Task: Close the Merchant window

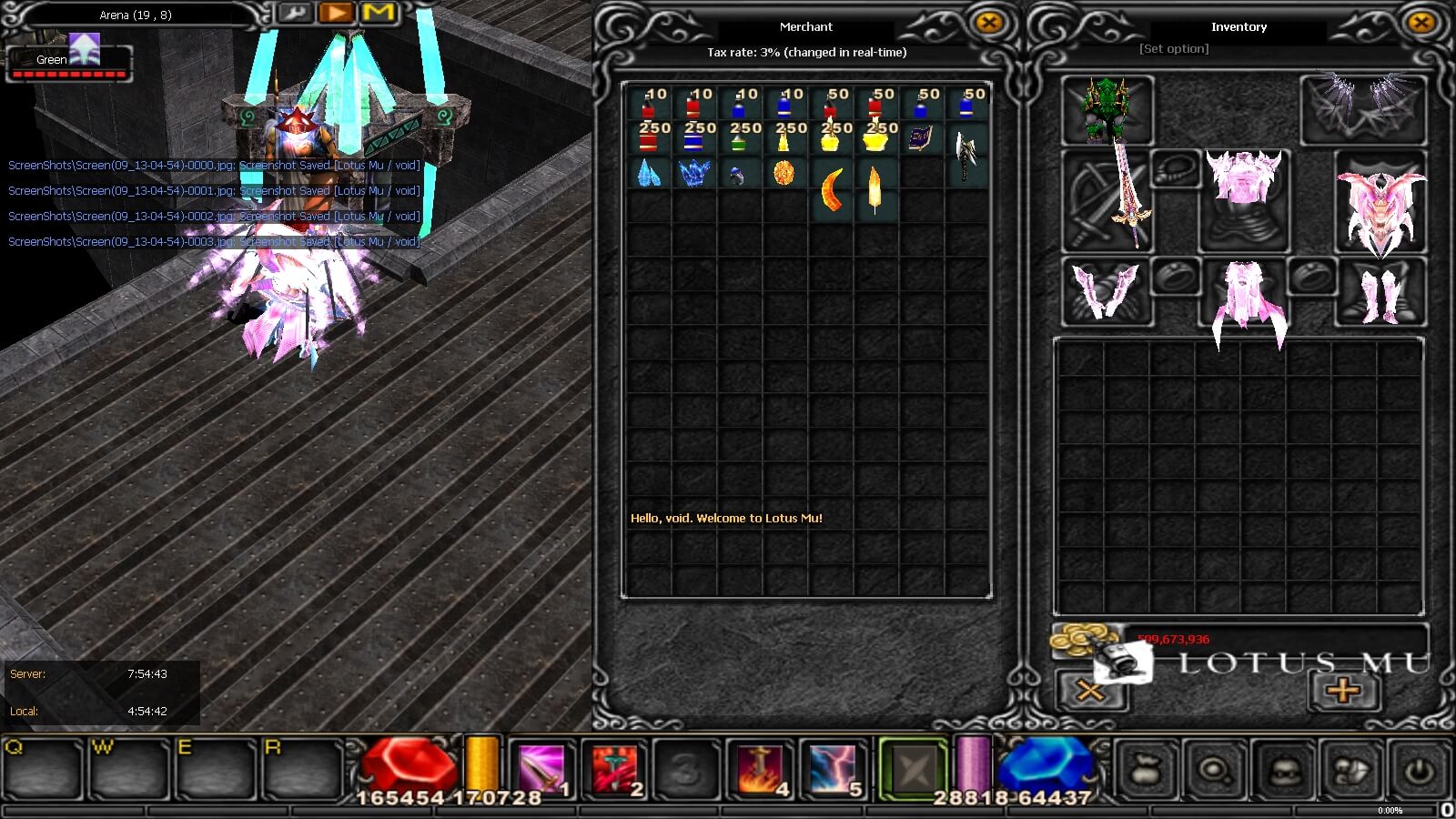Action: (x=988, y=23)
